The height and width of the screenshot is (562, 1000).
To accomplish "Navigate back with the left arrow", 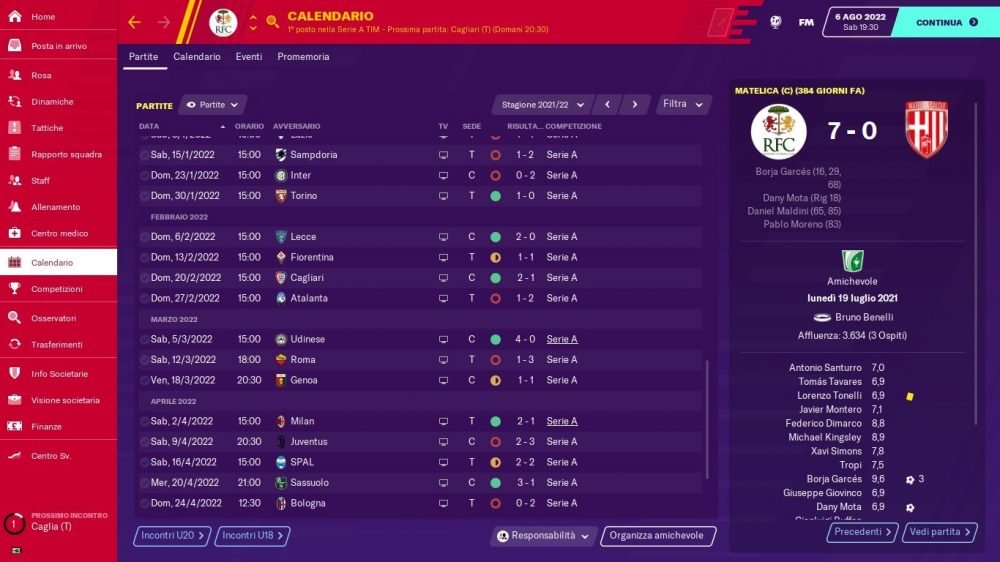I will (x=135, y=22).
